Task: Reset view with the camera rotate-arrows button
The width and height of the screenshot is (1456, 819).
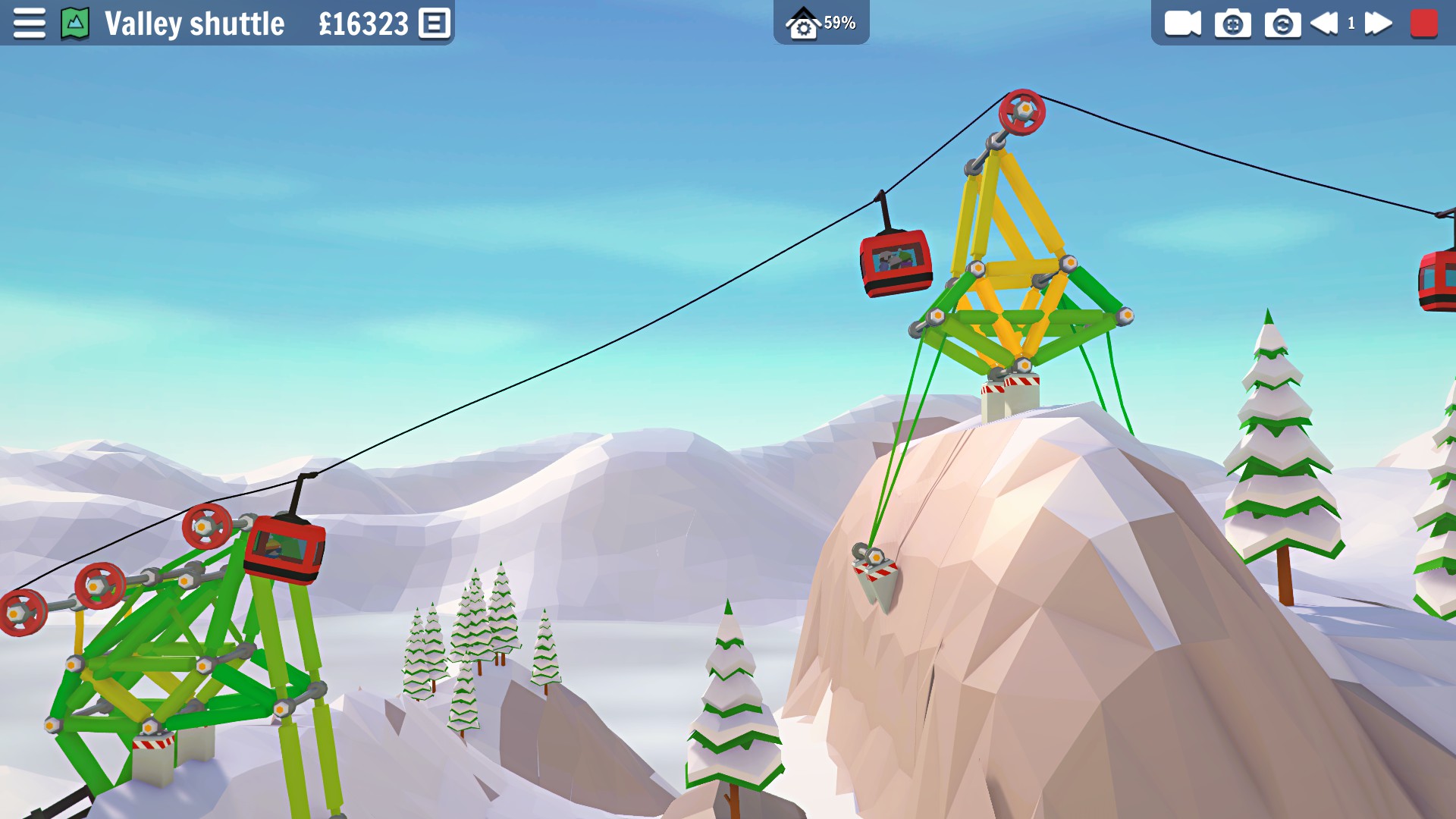Action: (x=1282, y=24)
